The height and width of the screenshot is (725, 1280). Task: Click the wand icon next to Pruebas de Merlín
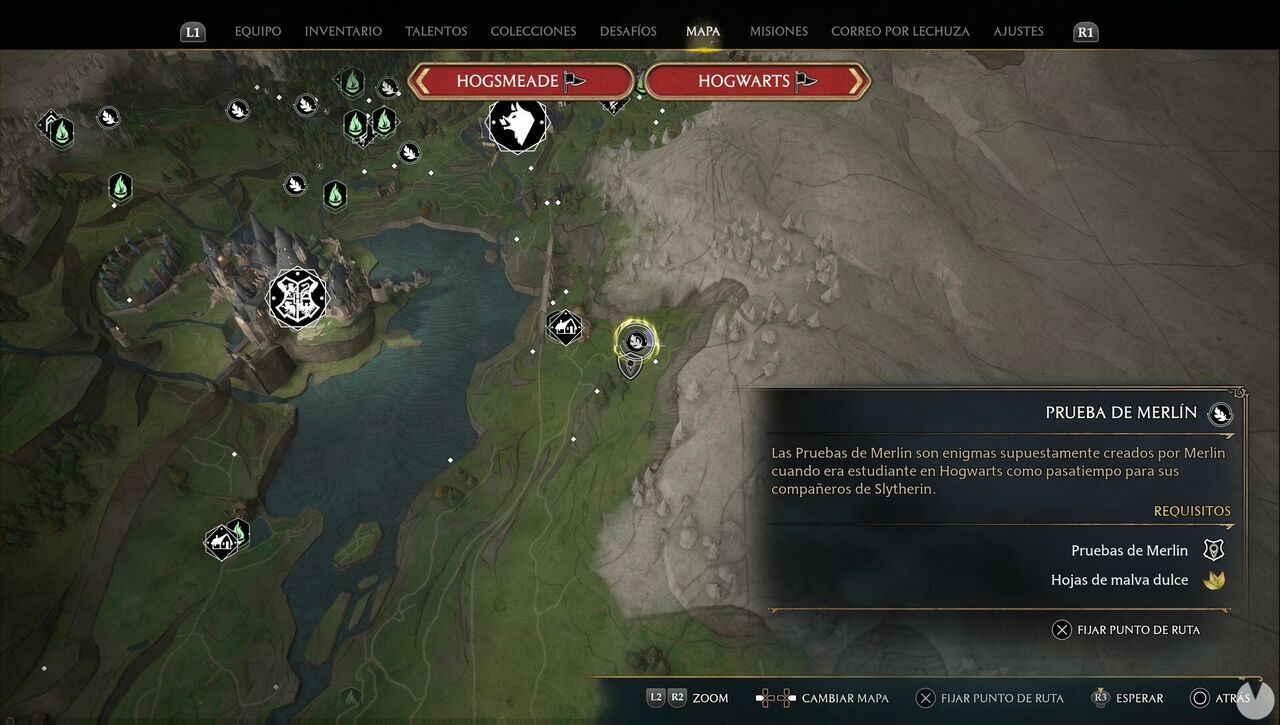[x=1213, y=549]
